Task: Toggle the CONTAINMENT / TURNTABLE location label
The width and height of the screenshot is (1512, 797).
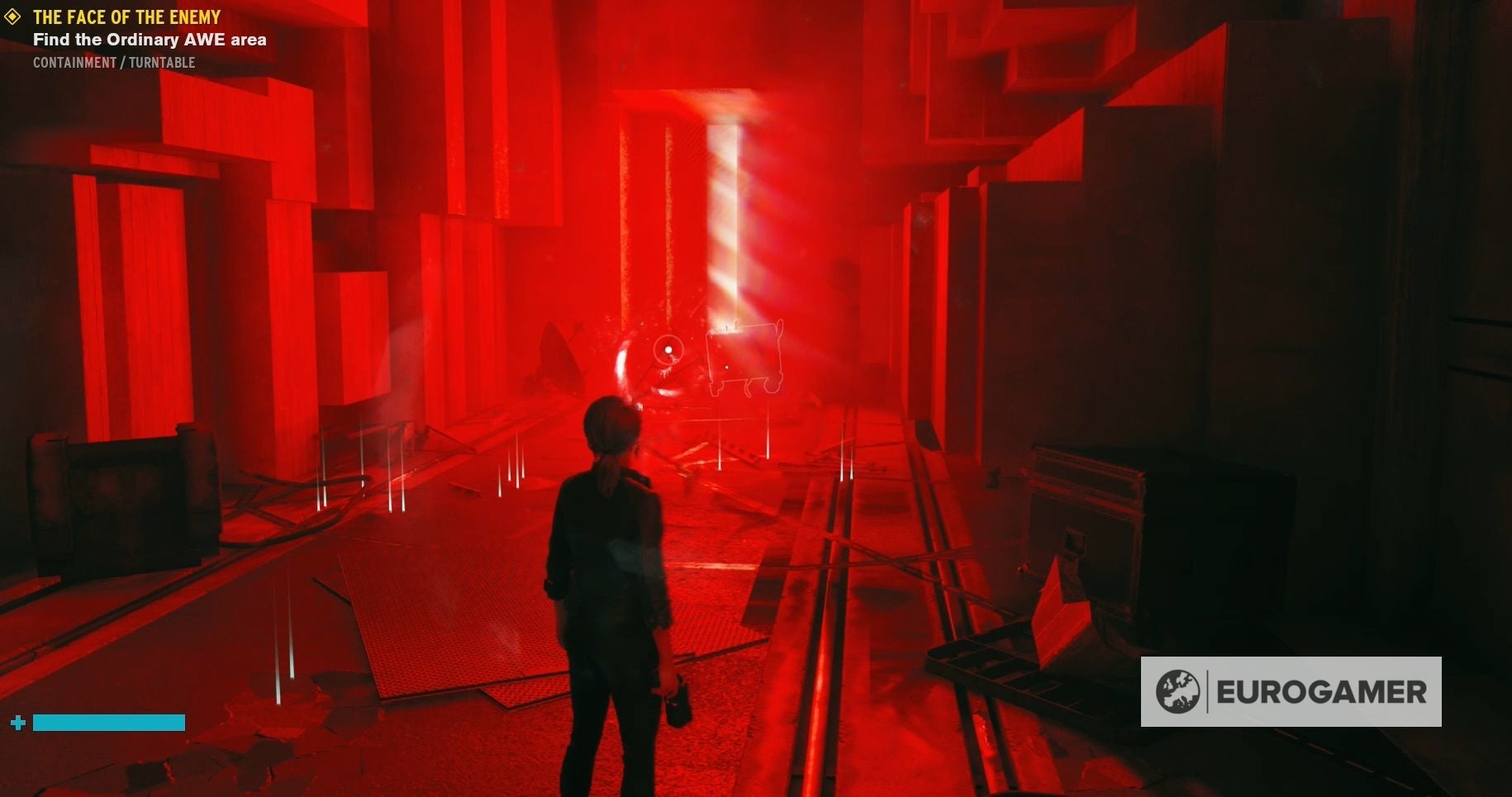Action: coord(112,62)
